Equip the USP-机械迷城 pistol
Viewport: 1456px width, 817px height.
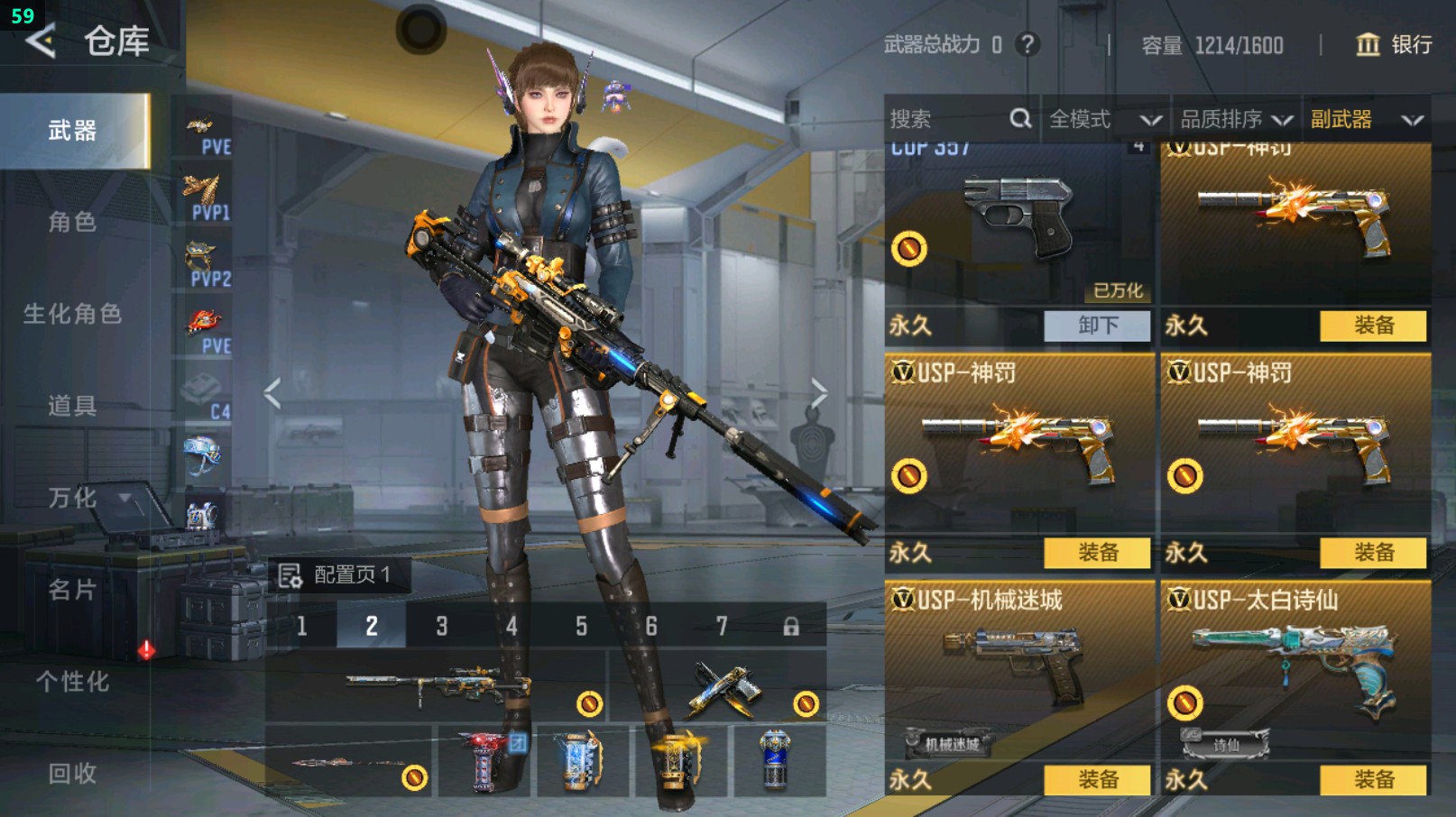1097,780
